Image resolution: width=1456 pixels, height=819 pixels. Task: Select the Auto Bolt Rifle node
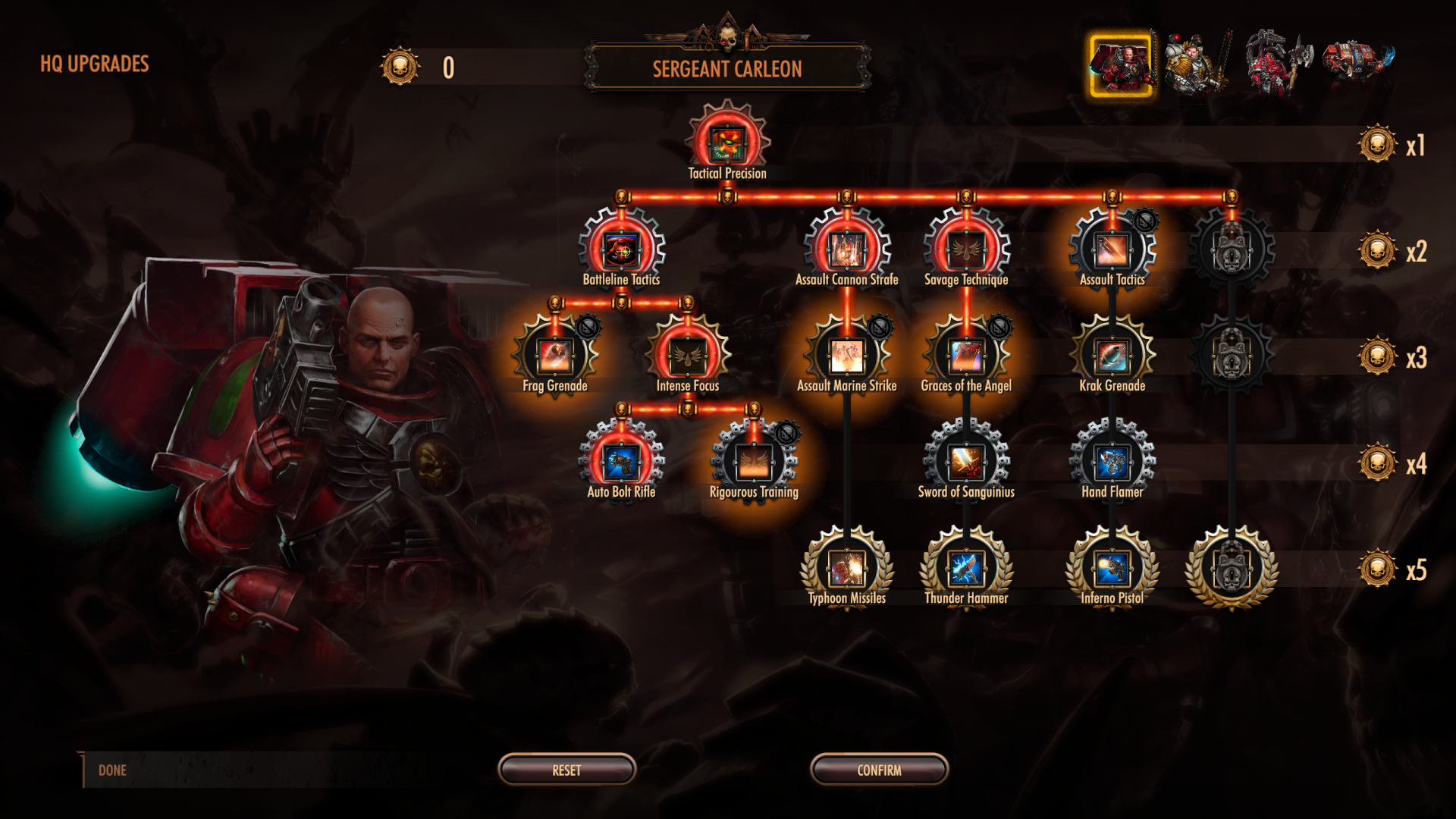tap(621, 461)
